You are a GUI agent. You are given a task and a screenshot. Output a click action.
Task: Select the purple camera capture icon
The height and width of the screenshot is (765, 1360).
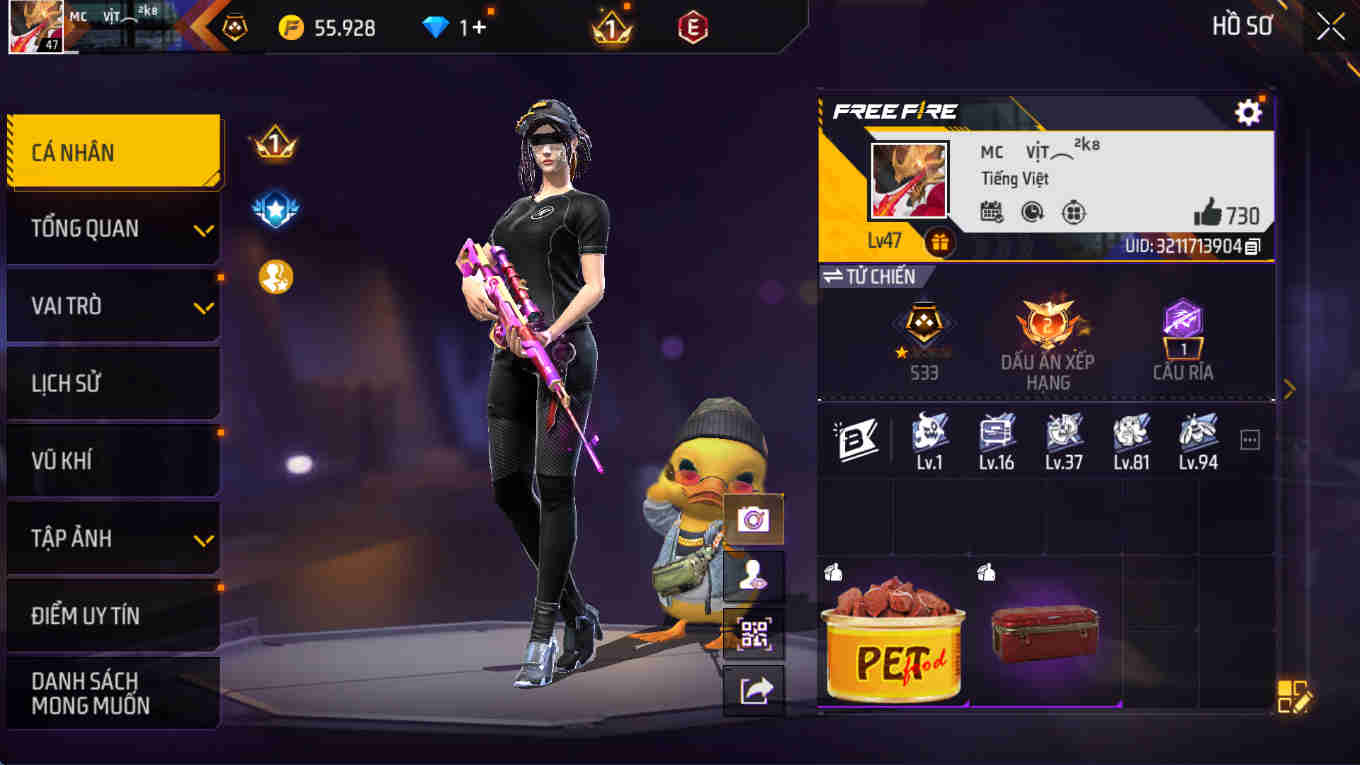(753, 516)
